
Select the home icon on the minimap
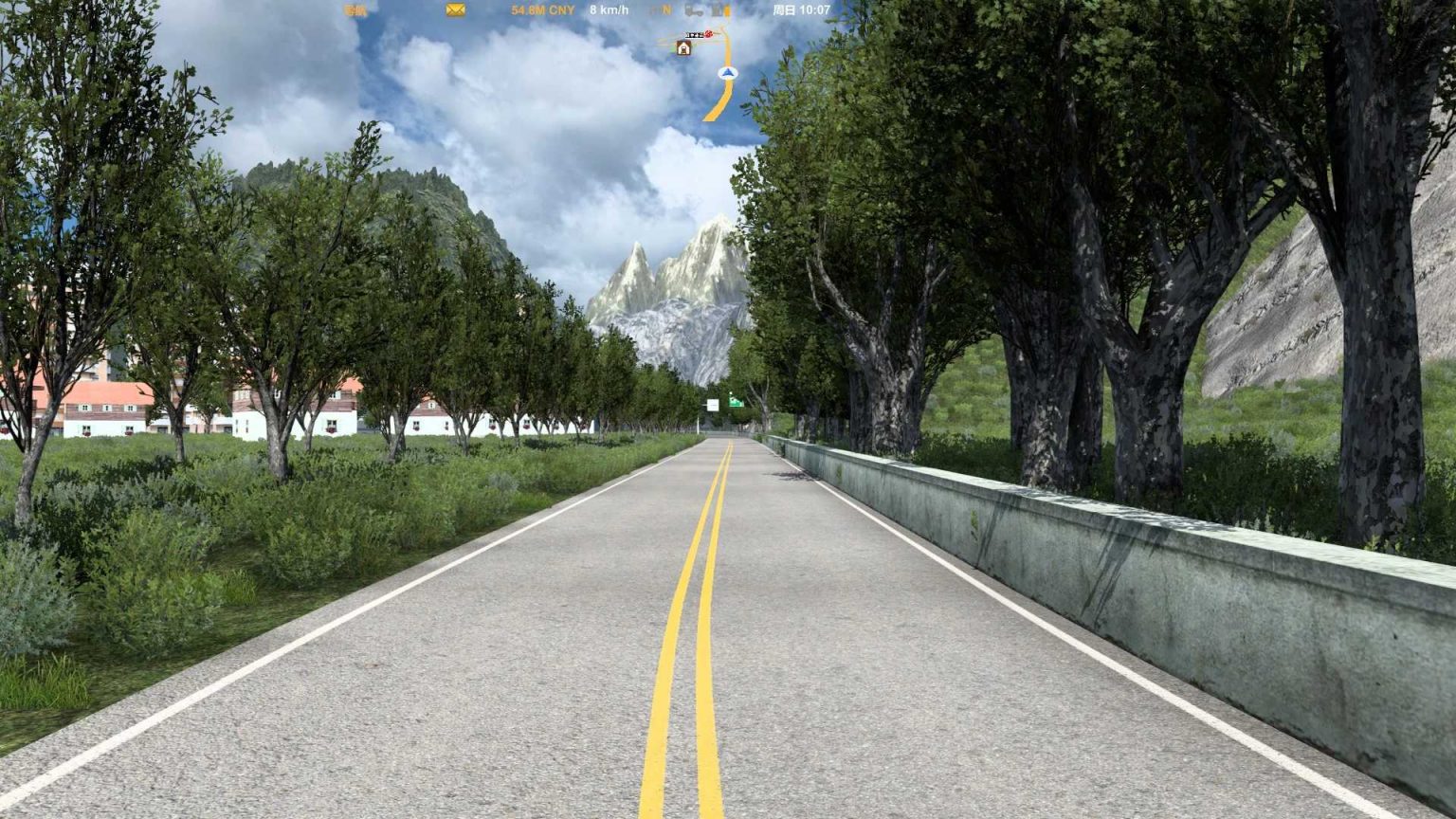pyautogui.click(x=683, y=47)
